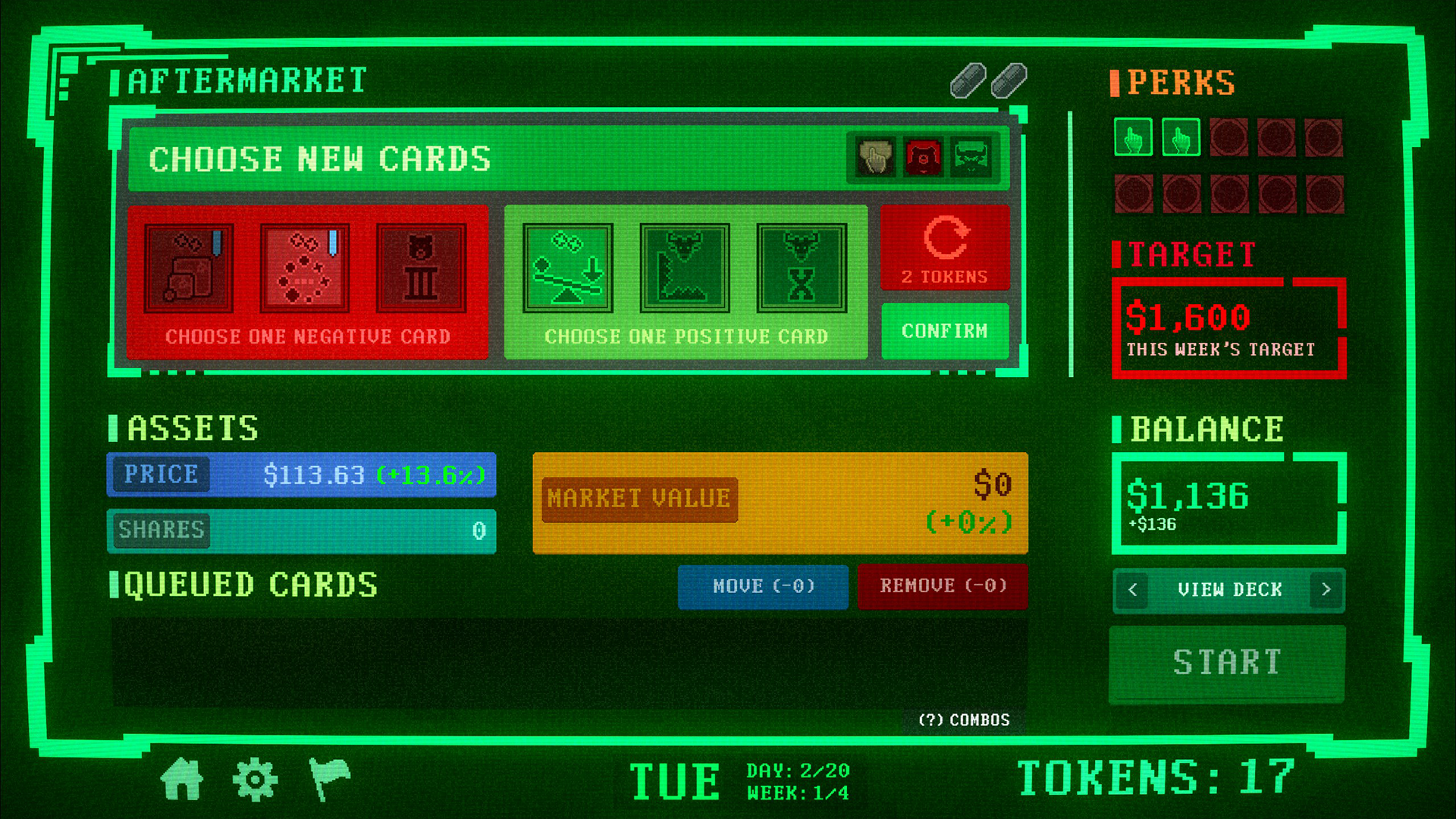1456x819 pixels.
Task: Click the right arrow beside View Deck
Action: (x=1327, y=590)
